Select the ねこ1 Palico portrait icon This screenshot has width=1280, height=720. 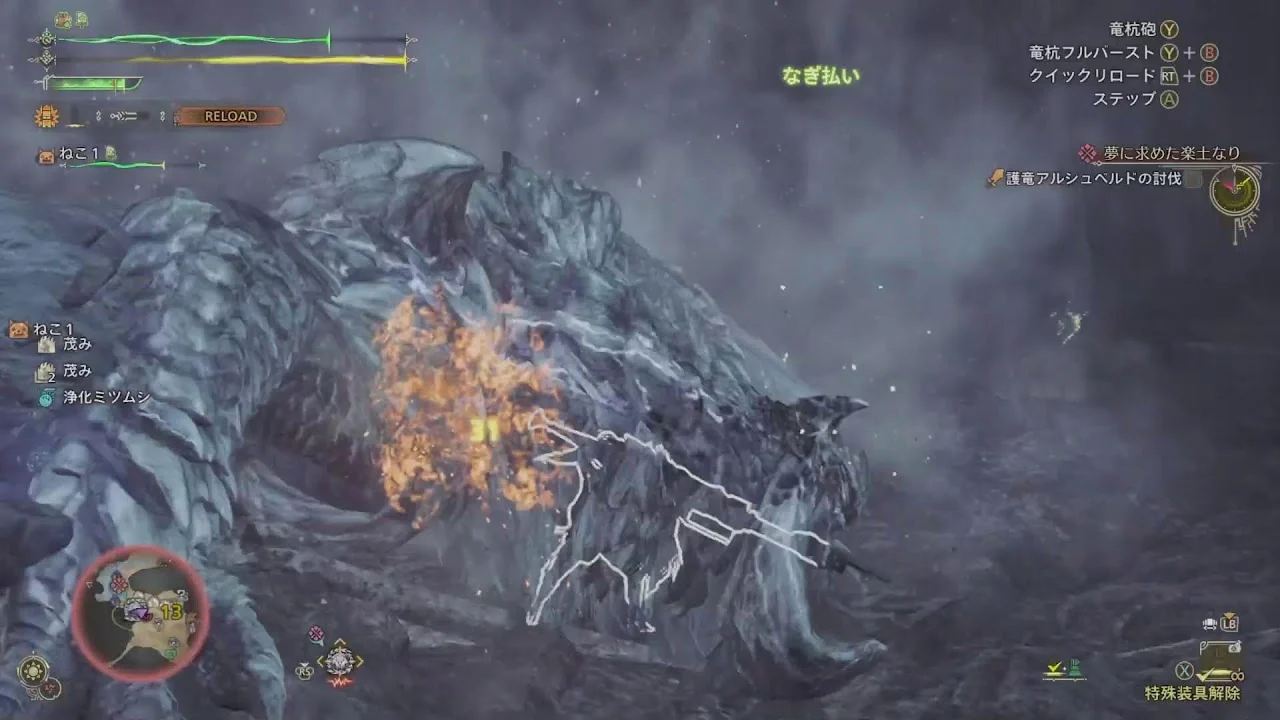point(46,154)
